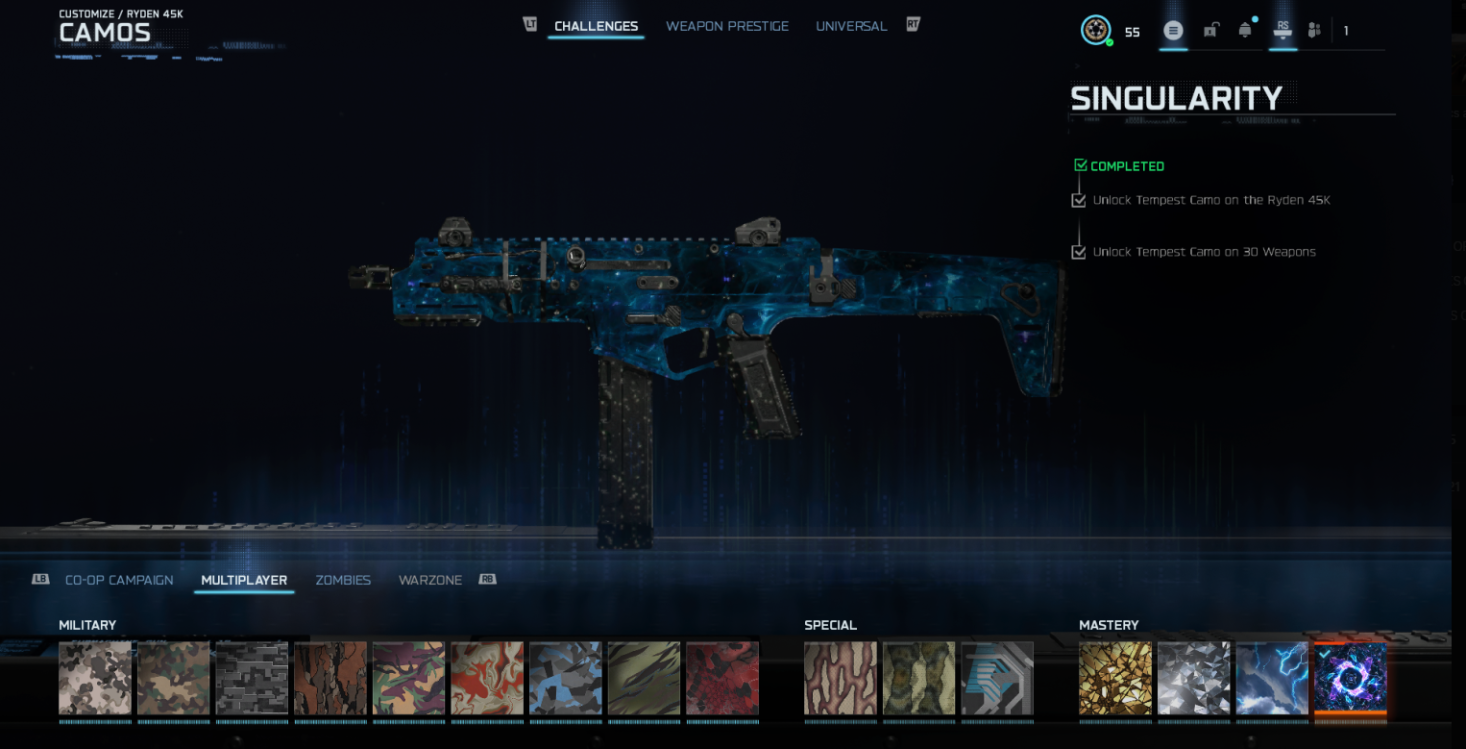Pick the silver diamond mastery camo
1466x749 pixels.
(x=1194, y=678)
